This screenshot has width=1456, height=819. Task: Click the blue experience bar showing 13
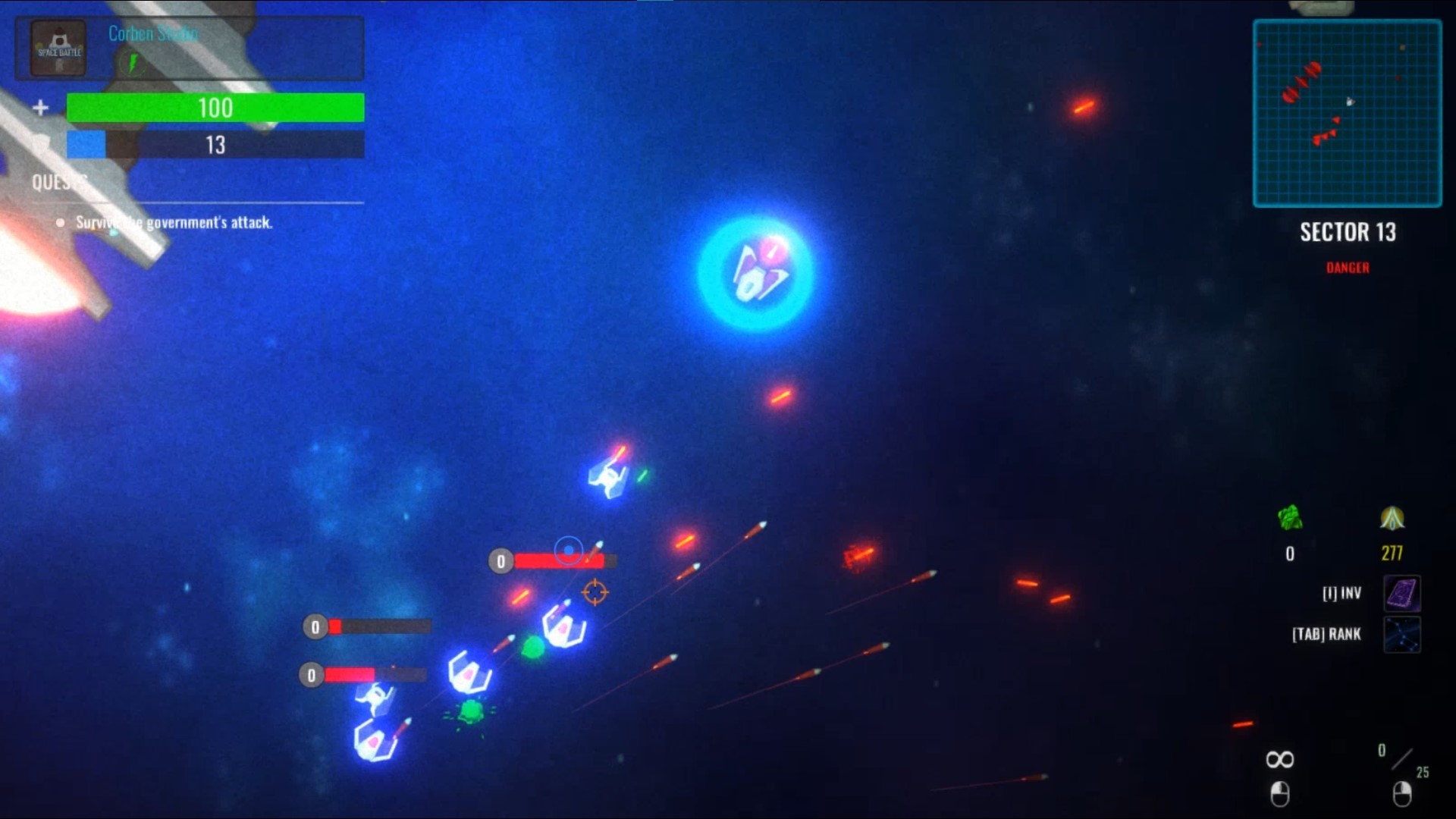coord(215,145)
